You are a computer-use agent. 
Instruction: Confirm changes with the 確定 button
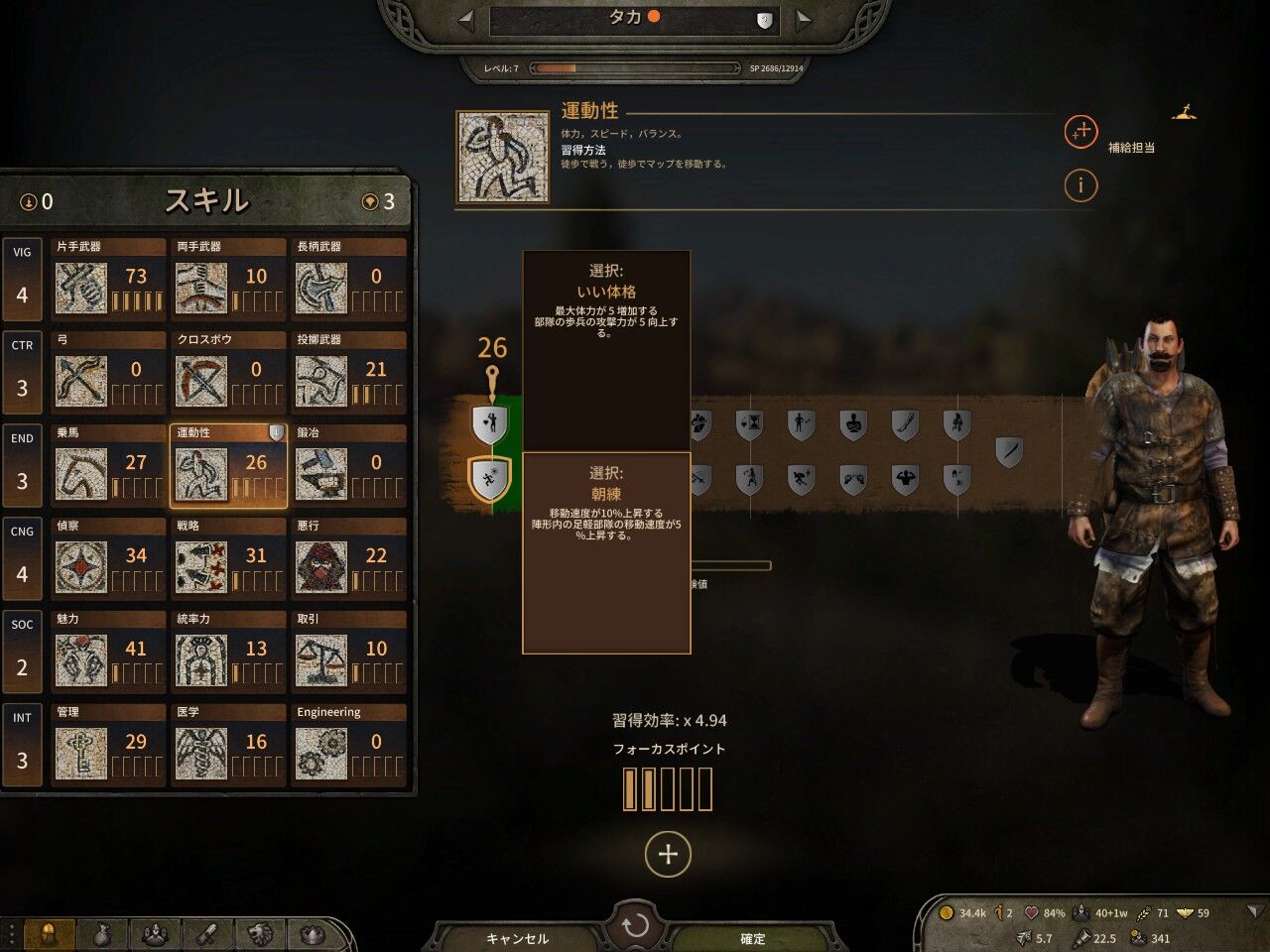tap(753, 938)
